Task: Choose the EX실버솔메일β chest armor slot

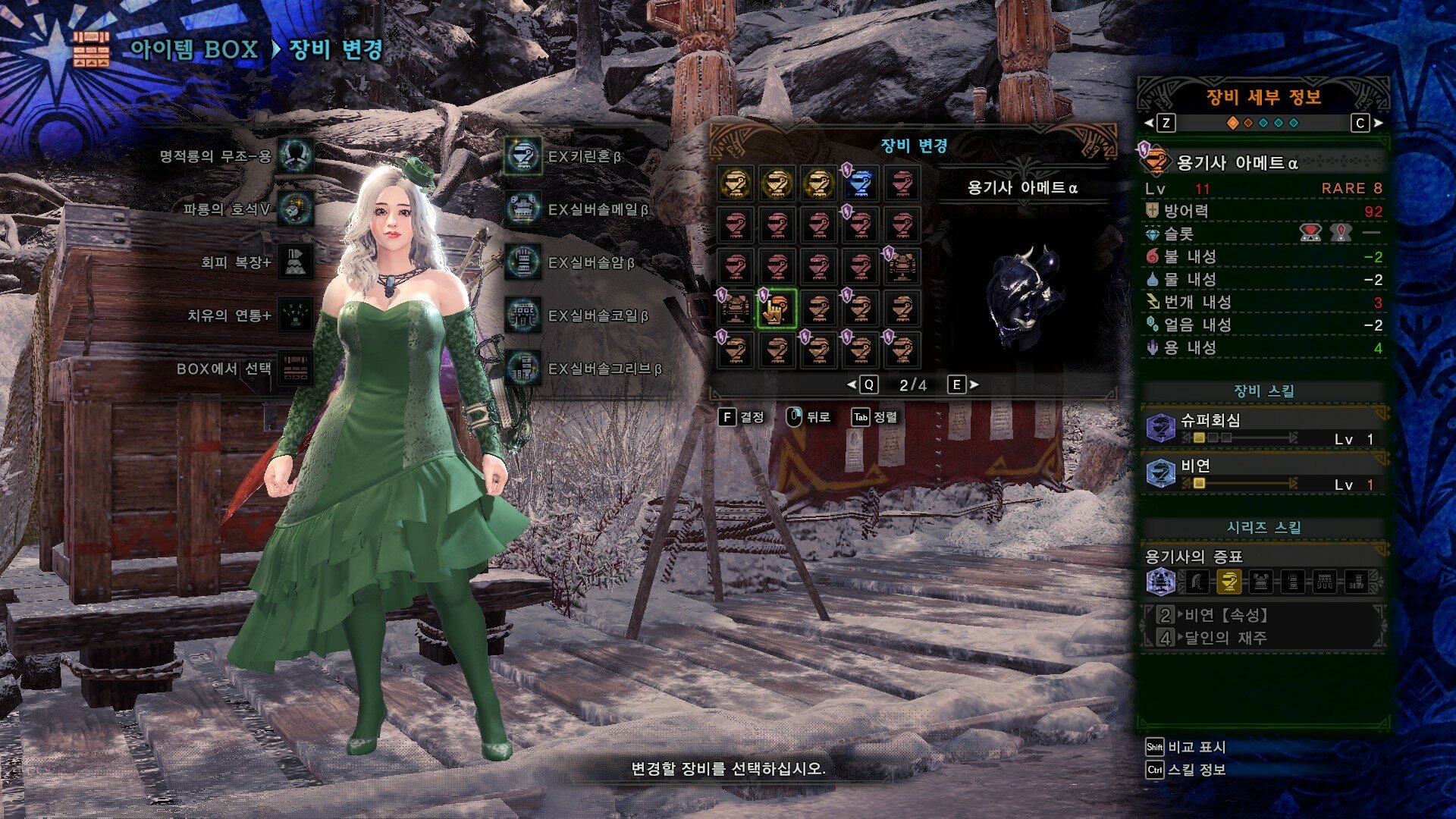Action: (523, 209)
